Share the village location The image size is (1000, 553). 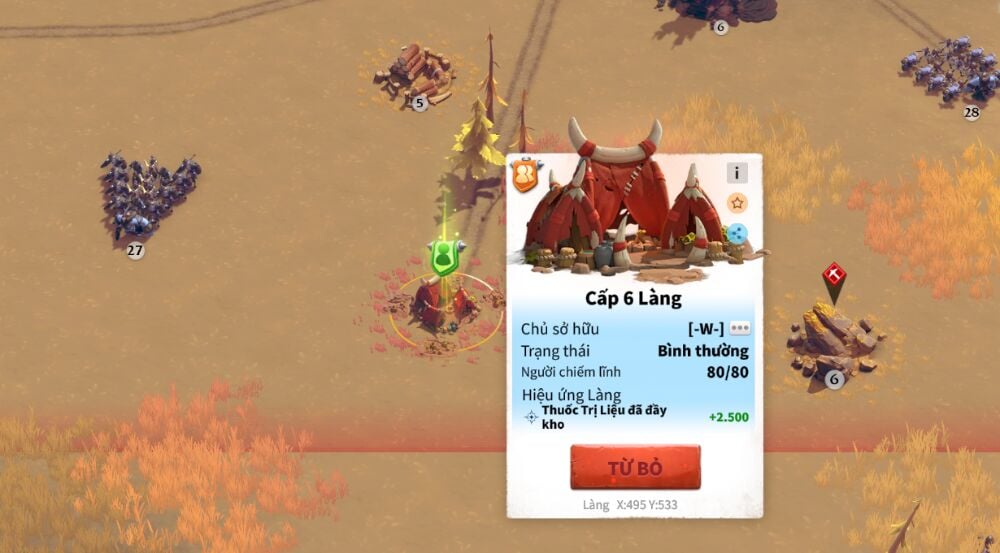pos(737,234)
